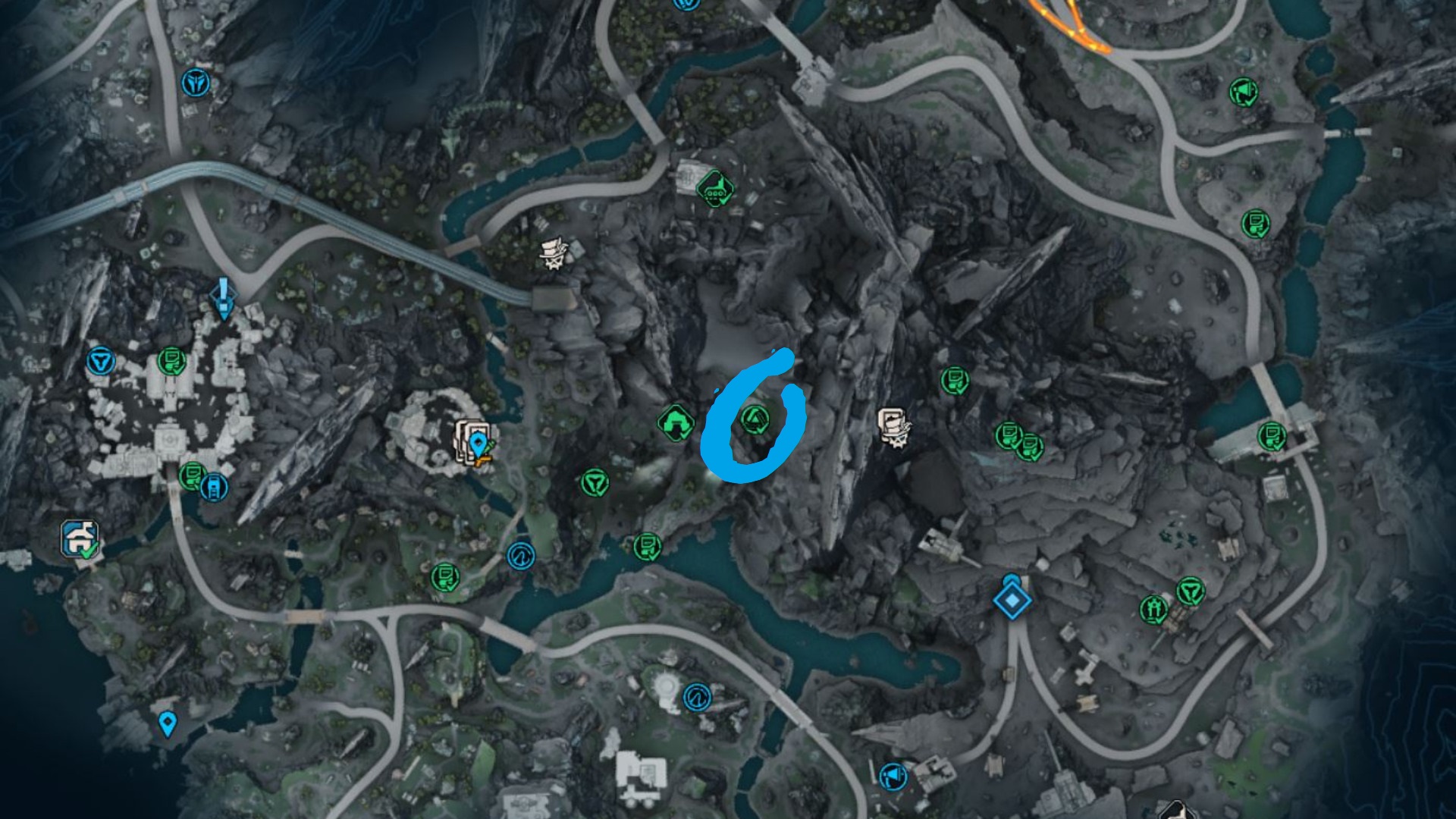Screen dimensions: 1456x819
Task: Click the green triangle marker circled in blue
Action: coord(755,419)
